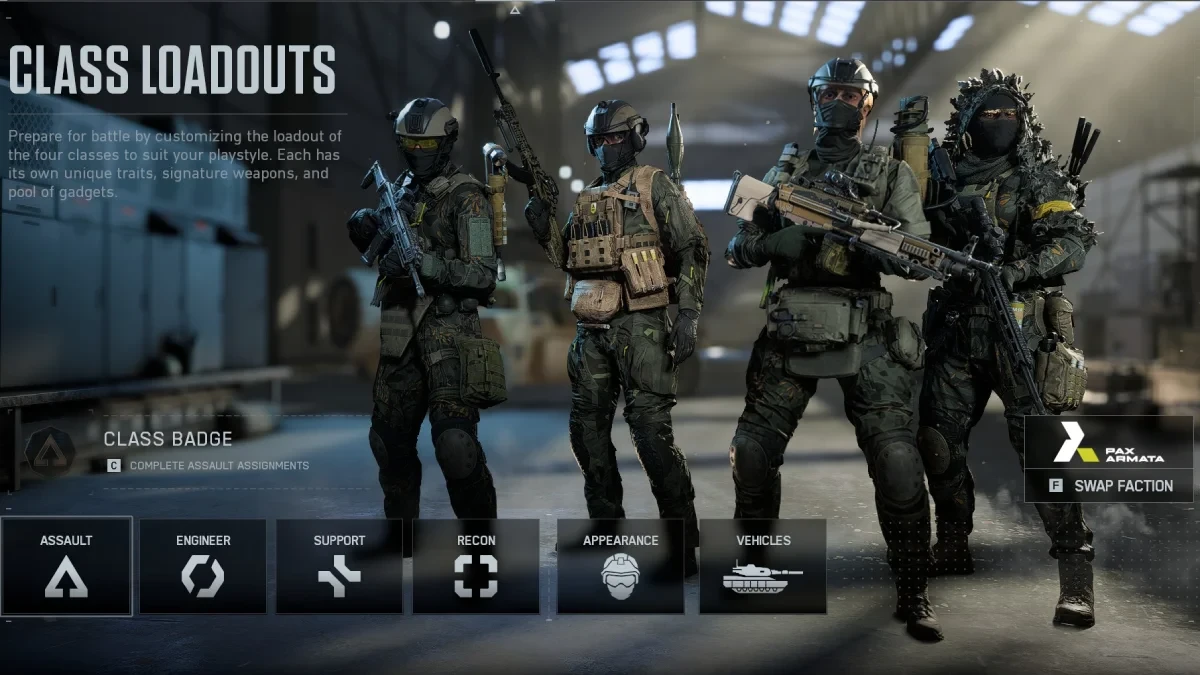Click the Swap Faction button

pyautogui.click(x=1109, y=486)
